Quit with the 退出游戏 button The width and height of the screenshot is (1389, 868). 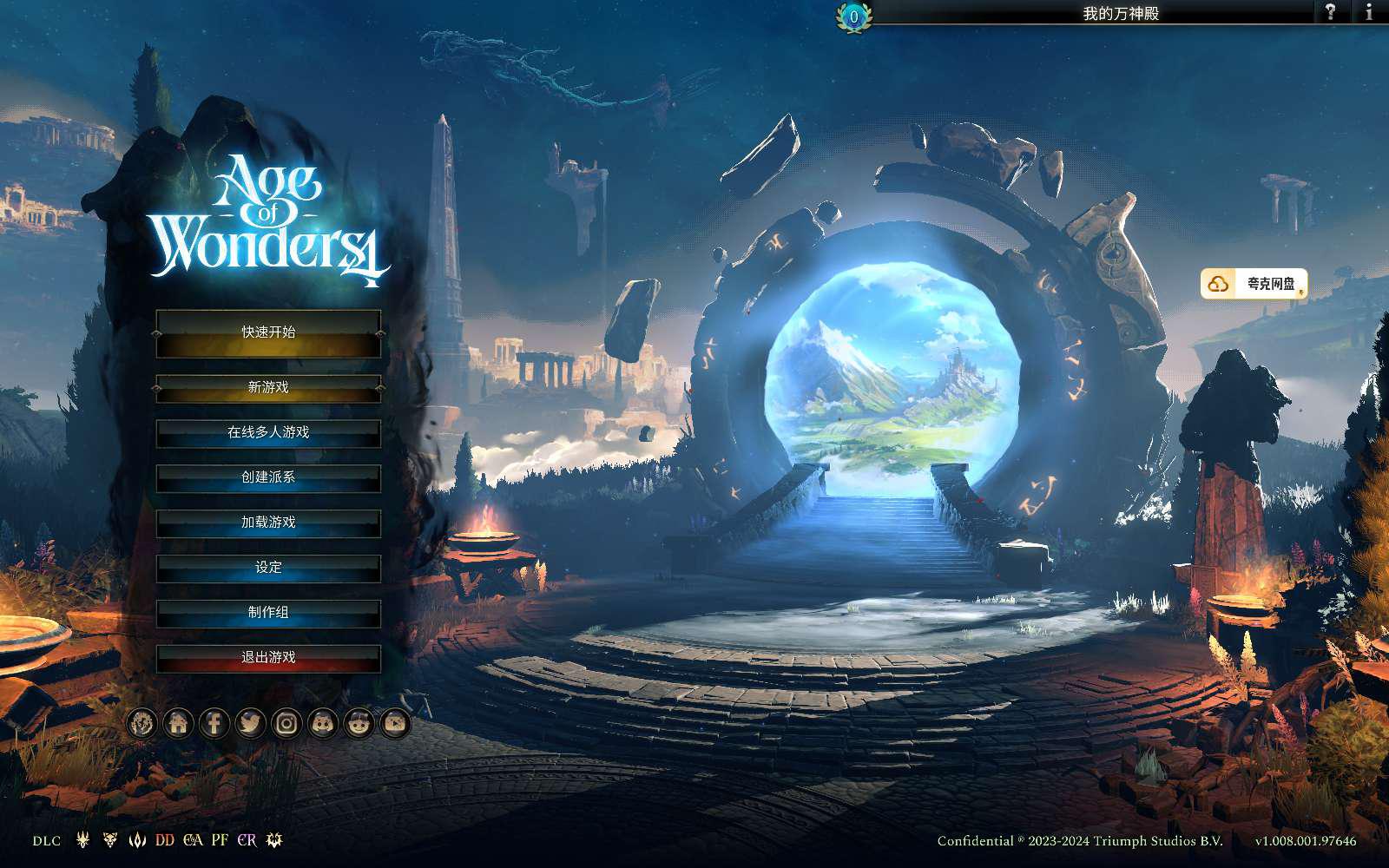pos(268,658)
